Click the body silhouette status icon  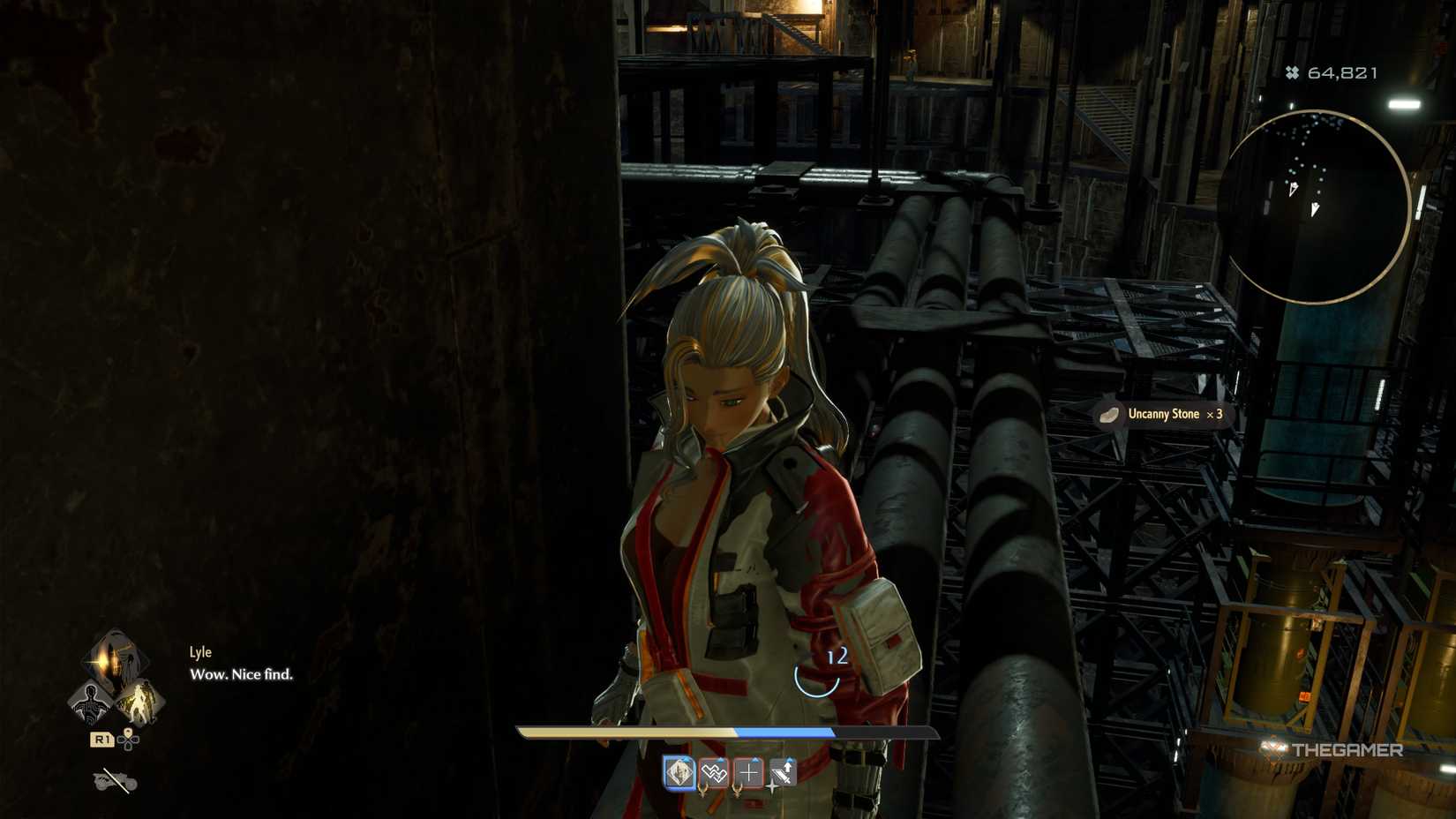pos(91,703)
